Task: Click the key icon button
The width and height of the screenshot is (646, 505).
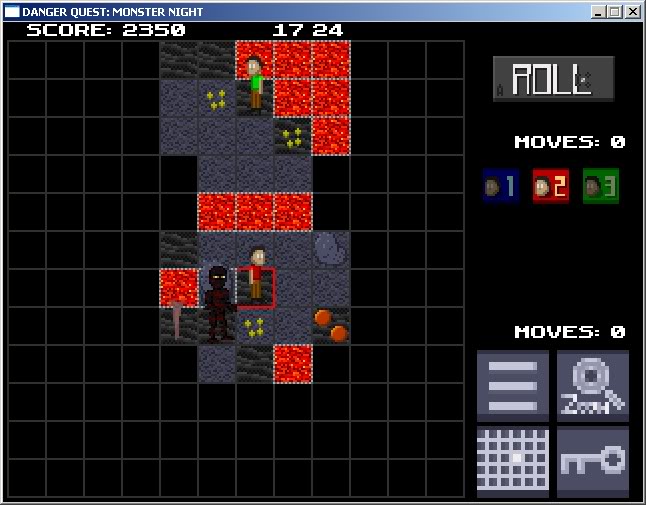Action: pos(593,462)
